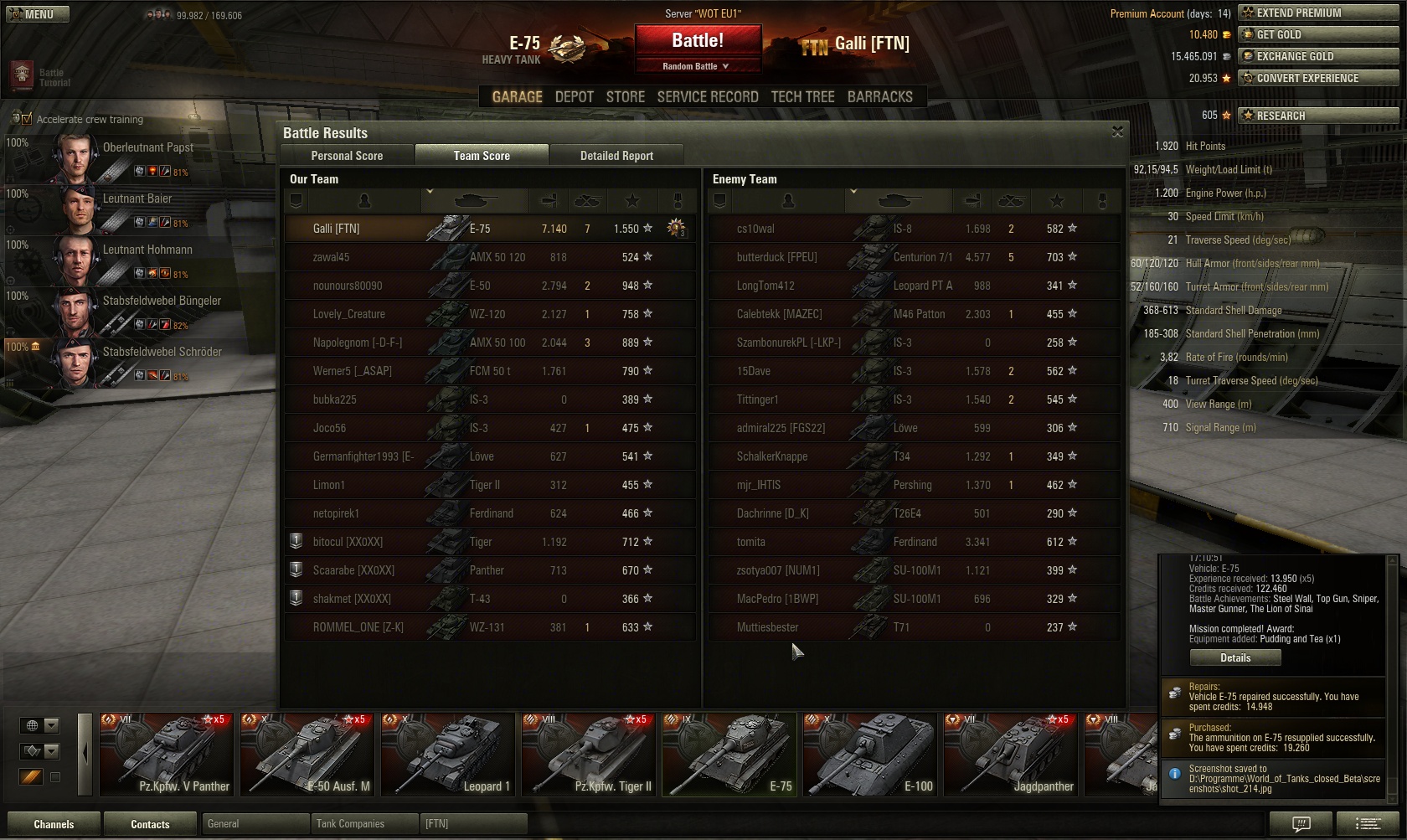
Task: Switch to the Personal Score tab
Action: click(x=347, y=156)
